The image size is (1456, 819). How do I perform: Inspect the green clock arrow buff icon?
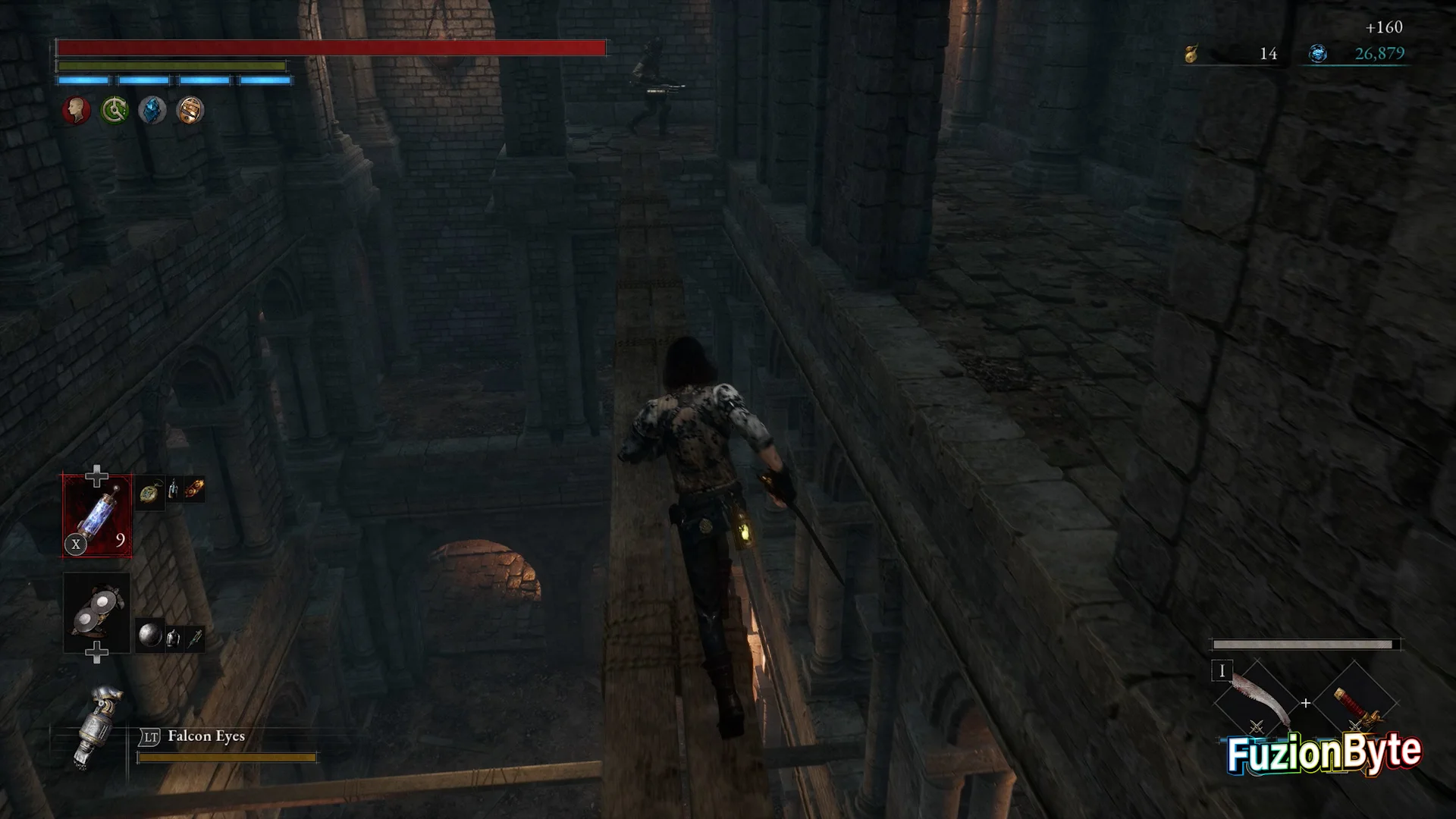(115, 111)
